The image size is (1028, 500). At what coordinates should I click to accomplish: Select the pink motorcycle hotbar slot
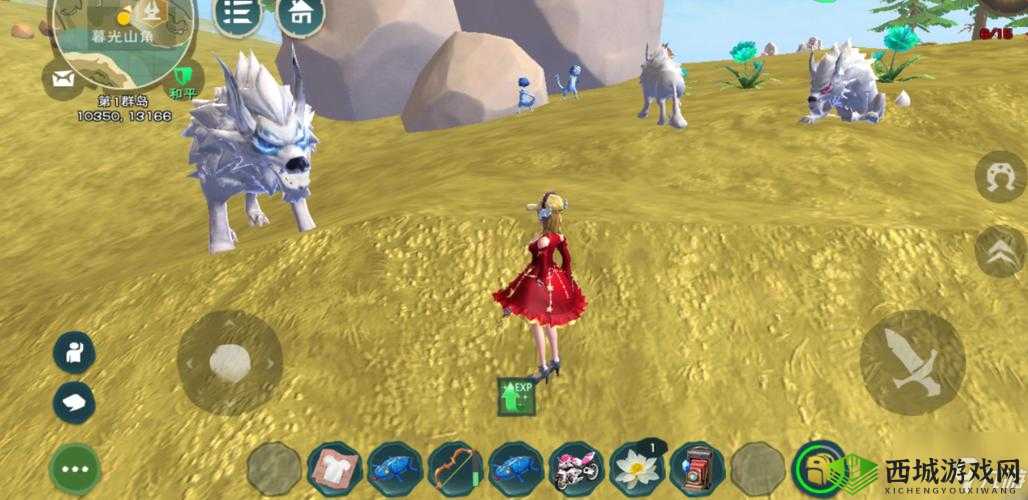[x=575, y=467]
